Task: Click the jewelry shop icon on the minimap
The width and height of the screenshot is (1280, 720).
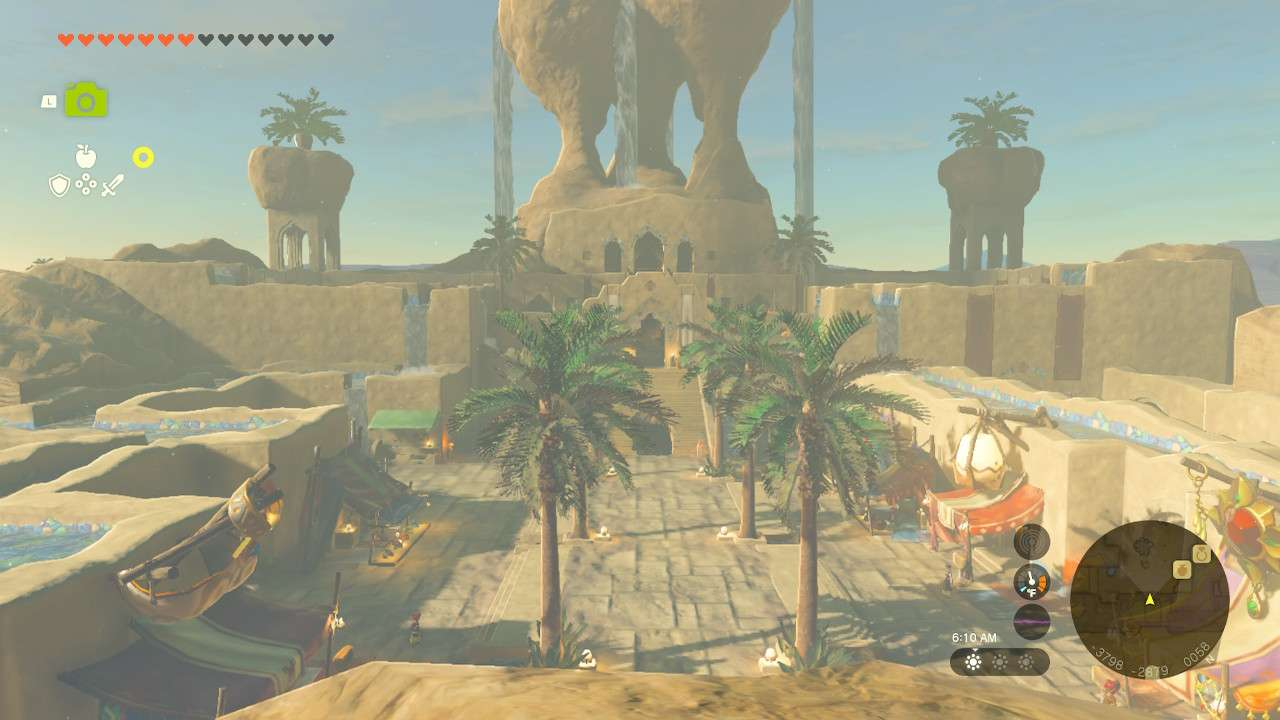Action: [1201, 552]
